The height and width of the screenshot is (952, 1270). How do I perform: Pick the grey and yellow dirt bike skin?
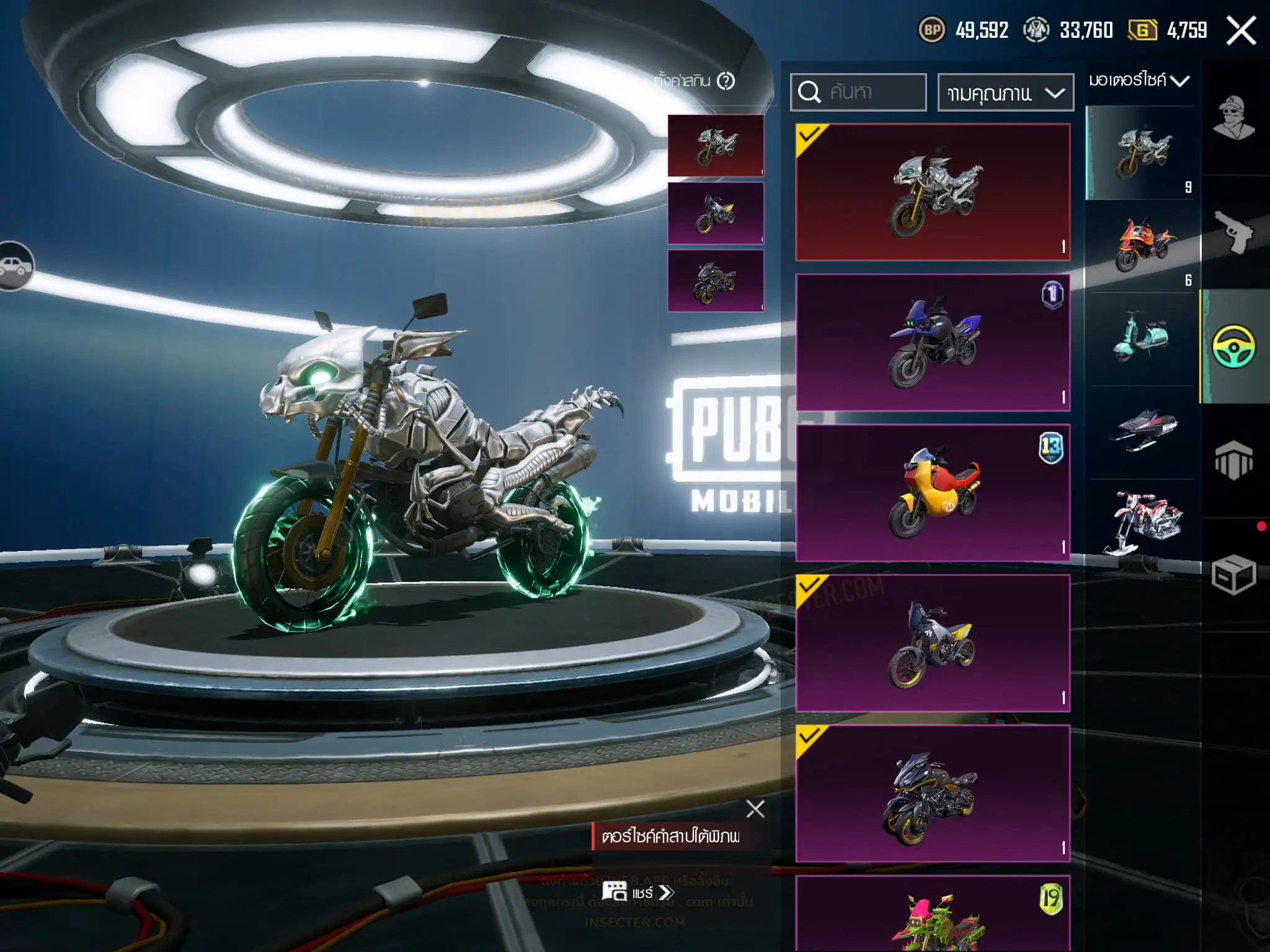point(933,643)
